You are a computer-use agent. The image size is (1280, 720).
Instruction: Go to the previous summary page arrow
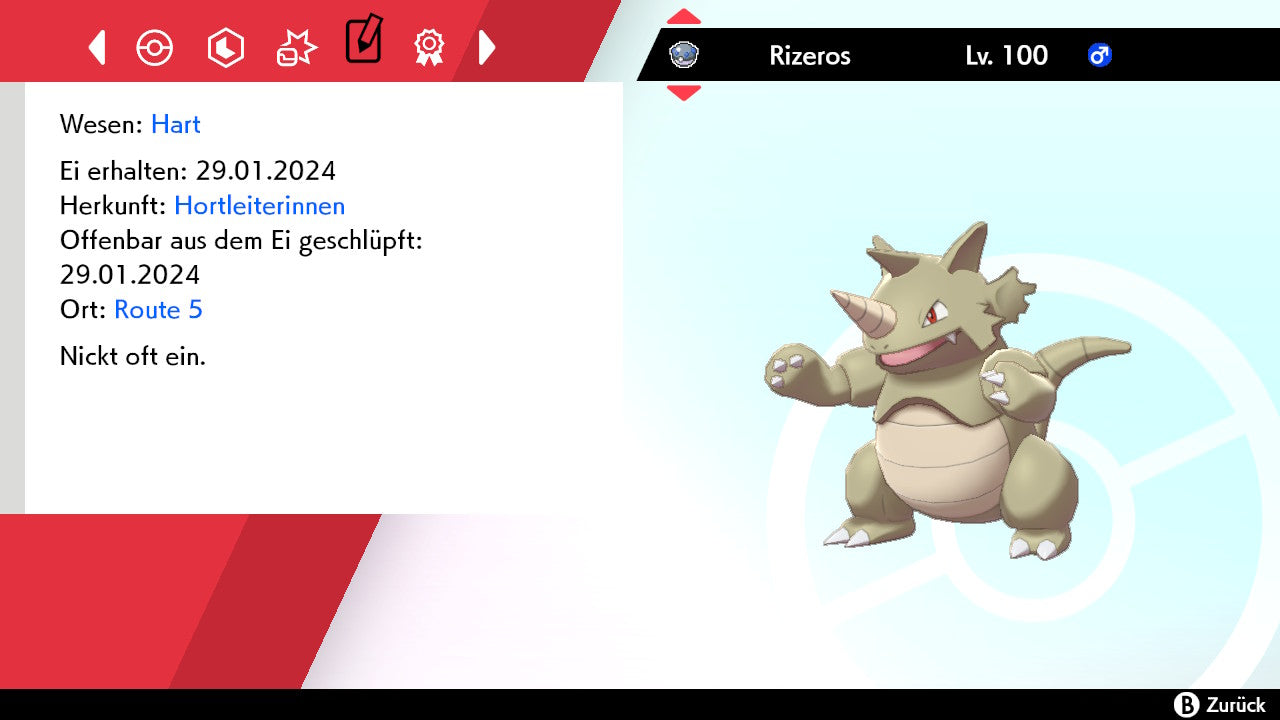pos(97,47)
